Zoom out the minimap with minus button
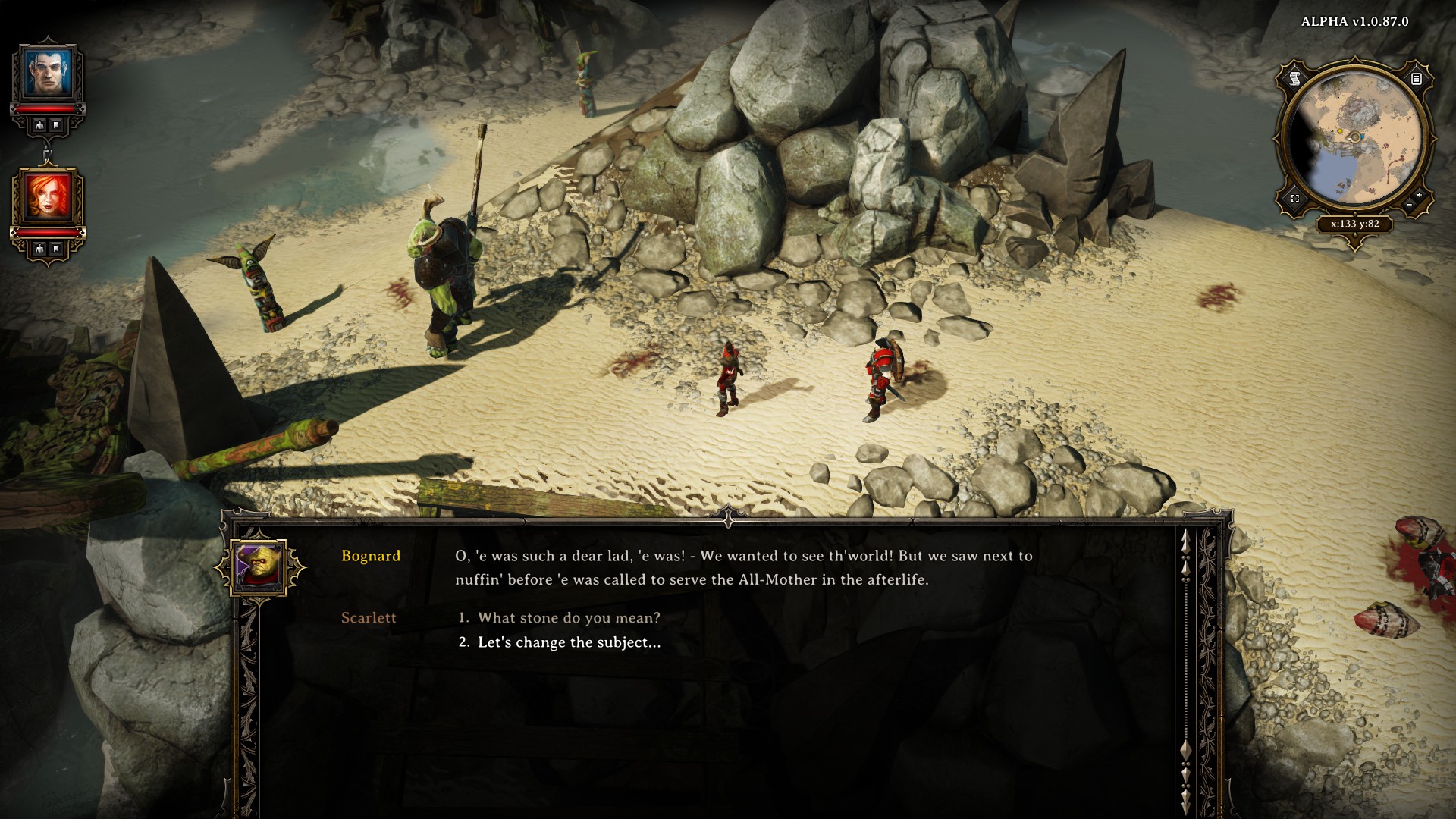Viewport: 1456px width, 819px height. point(1409,205)
